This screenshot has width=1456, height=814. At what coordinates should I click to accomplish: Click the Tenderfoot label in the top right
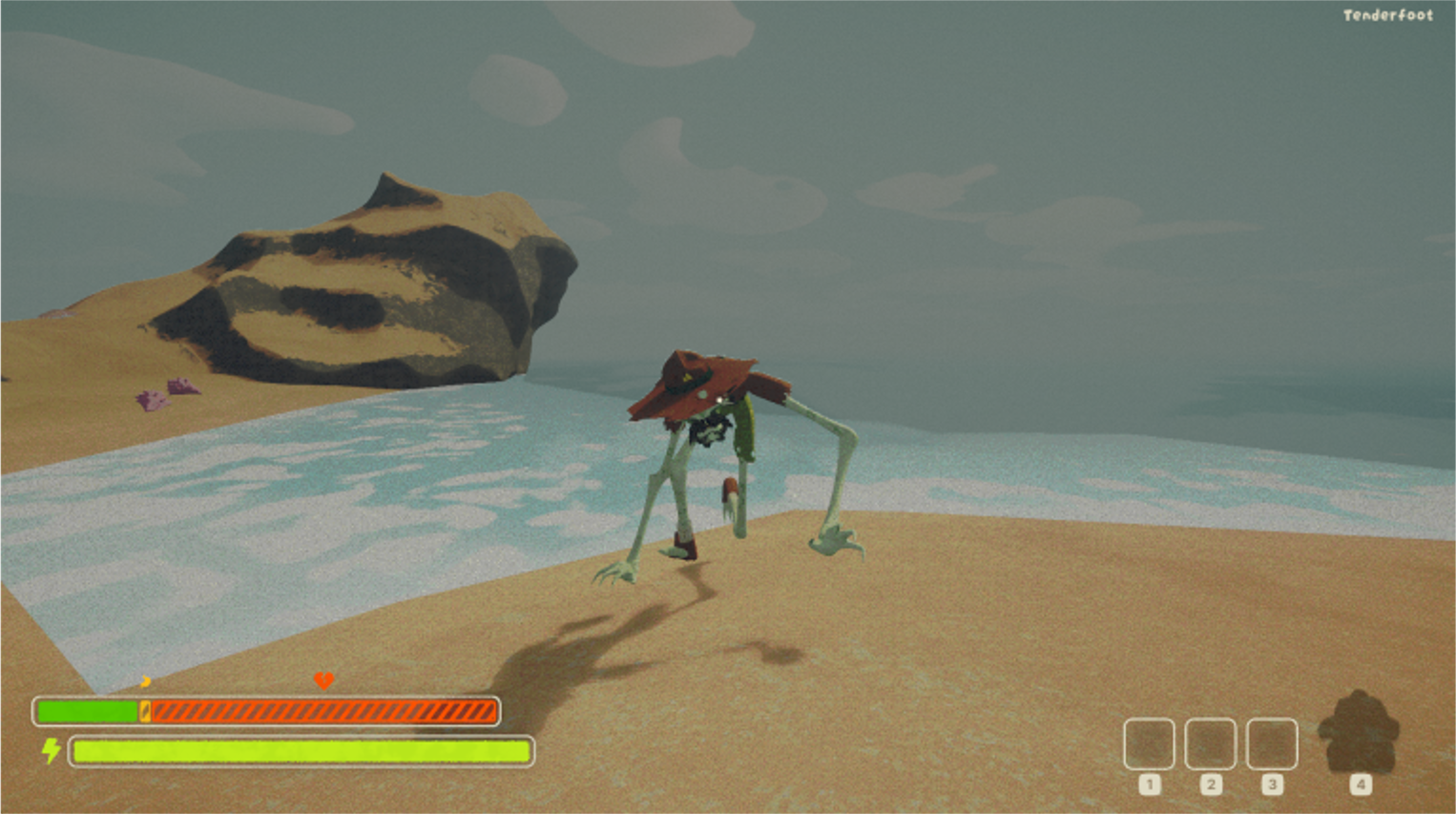coord(1389,14)
